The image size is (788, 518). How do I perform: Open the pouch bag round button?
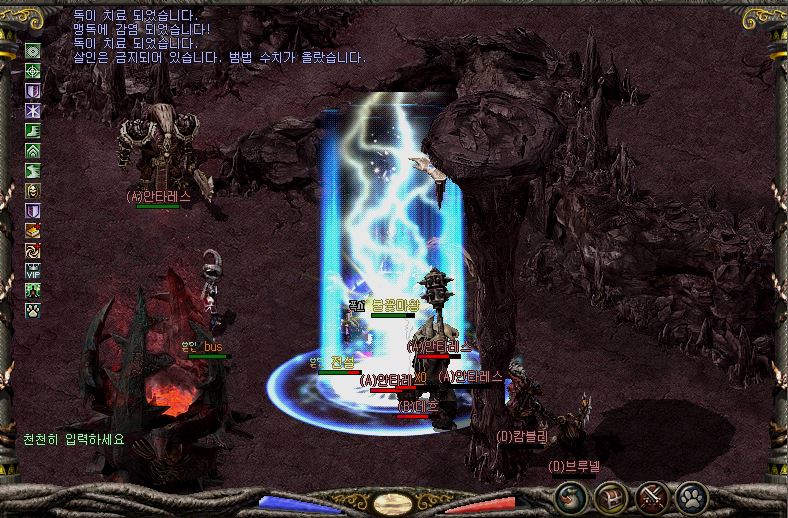point(571,496)
